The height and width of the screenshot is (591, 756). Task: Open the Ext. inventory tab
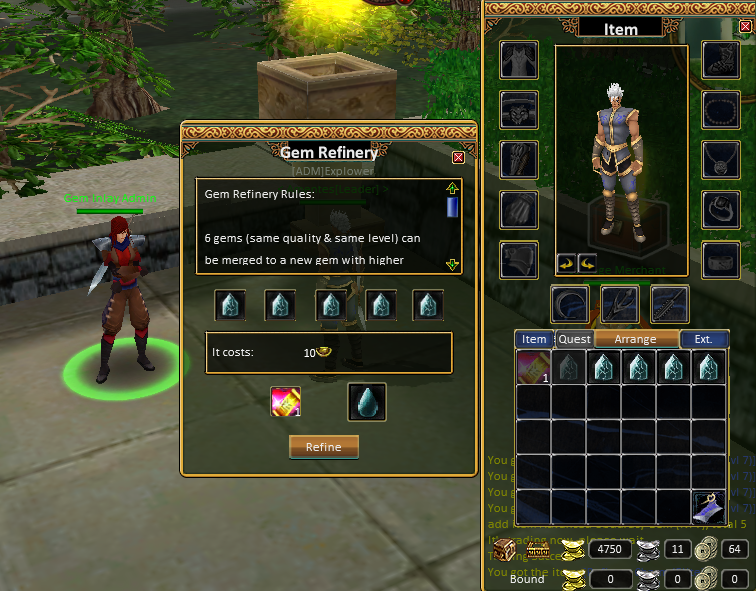tap(704, 339)
